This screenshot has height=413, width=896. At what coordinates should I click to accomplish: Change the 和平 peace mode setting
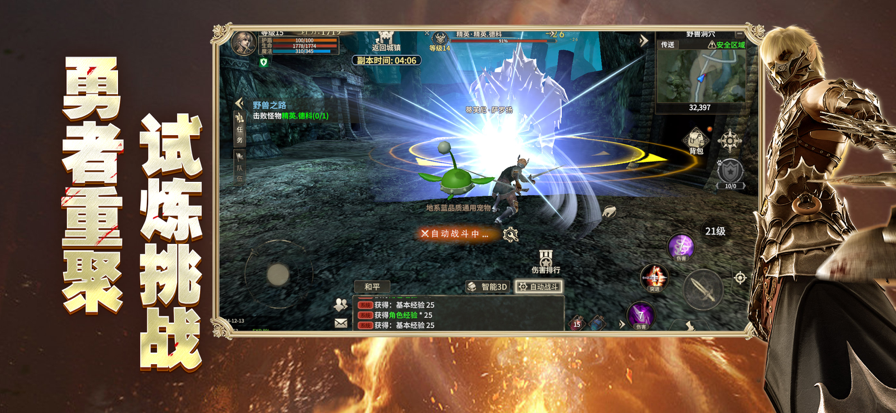tap(372, 287)
